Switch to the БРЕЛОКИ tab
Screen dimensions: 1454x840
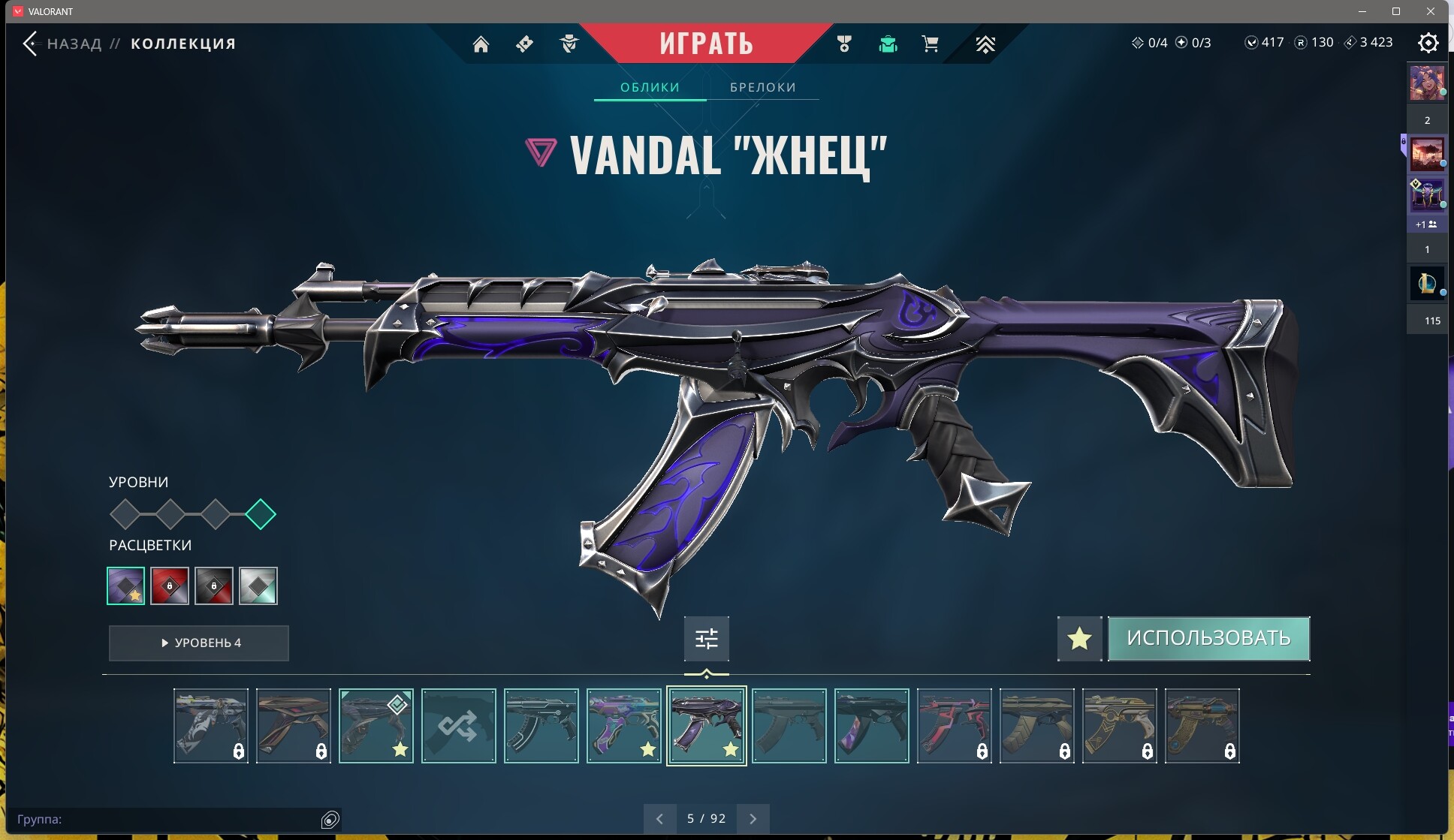(762, 87)
